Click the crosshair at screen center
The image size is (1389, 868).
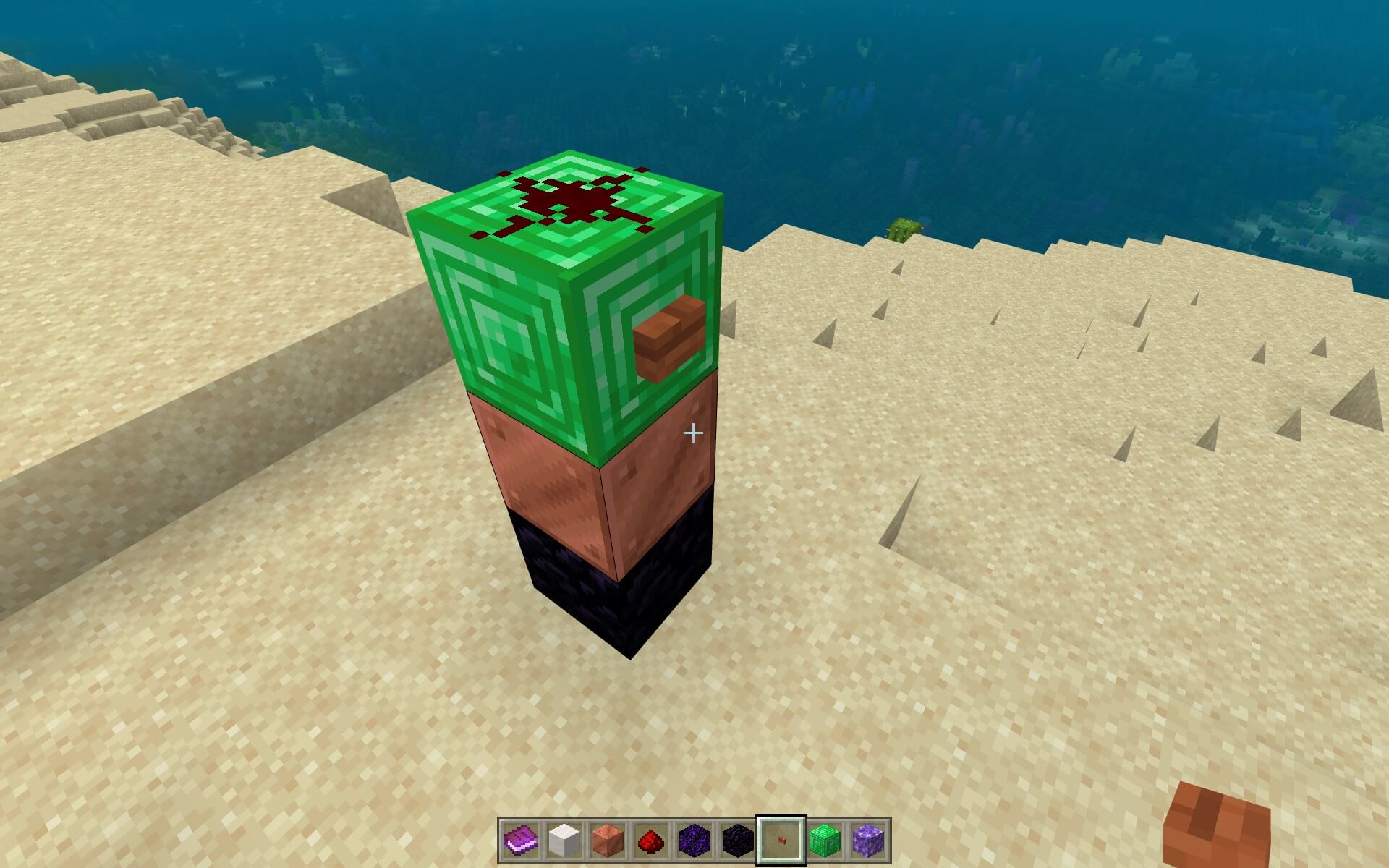tap(694, 432)
